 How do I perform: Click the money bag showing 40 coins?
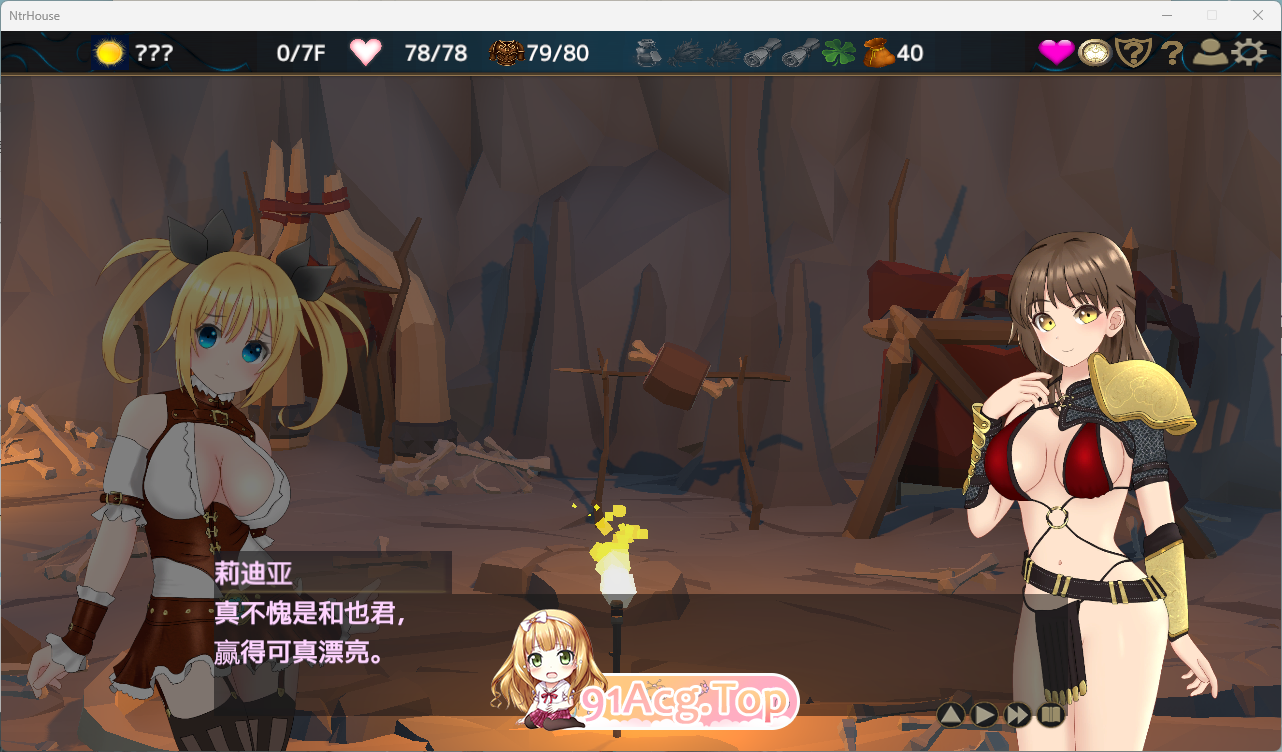tap(878, 52)
